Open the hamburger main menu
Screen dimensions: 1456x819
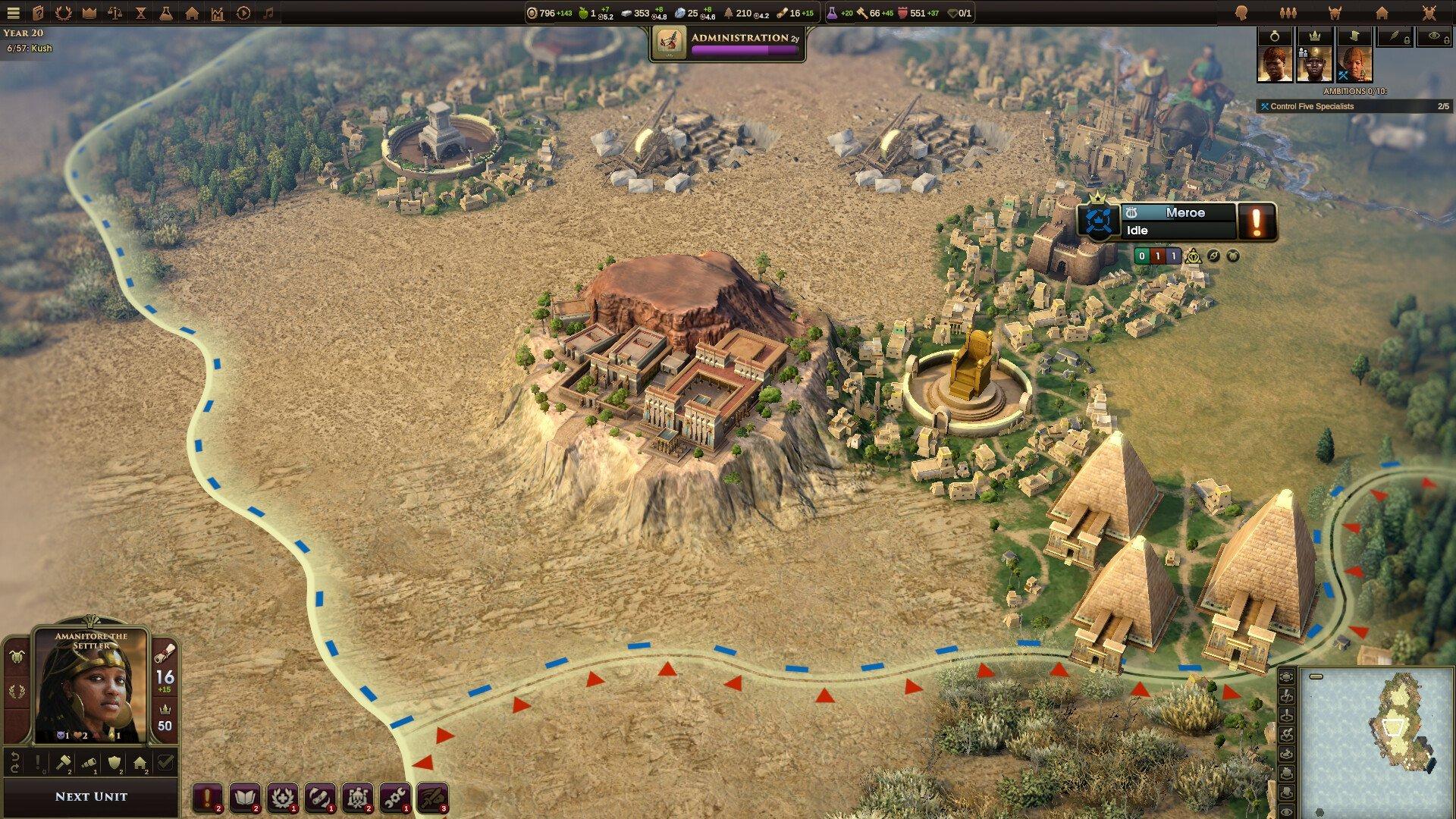pyautogui.click(x=14, y=11)
